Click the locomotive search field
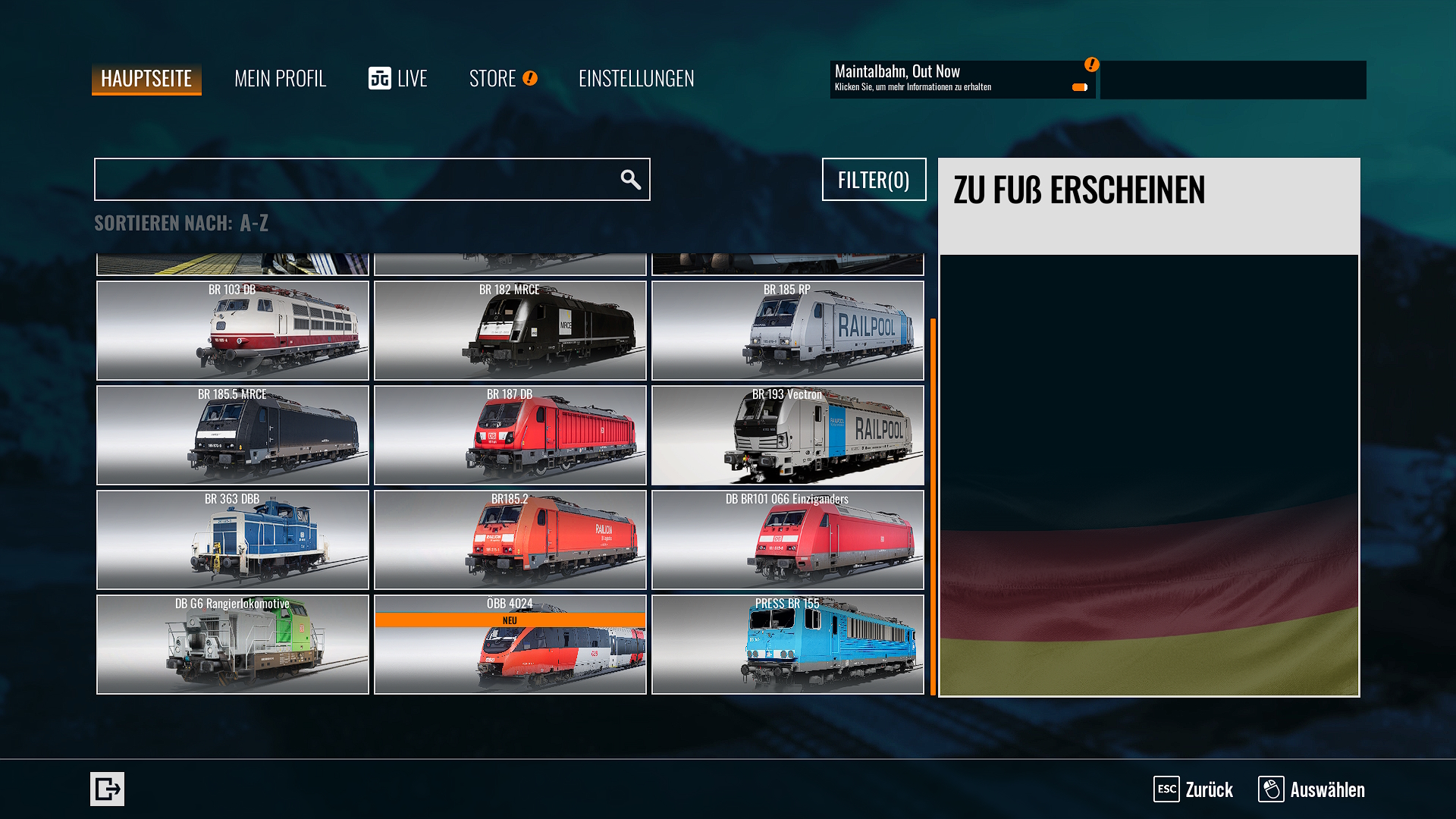This screenshot has width=1456, height=819. click(x=356, y=180)
